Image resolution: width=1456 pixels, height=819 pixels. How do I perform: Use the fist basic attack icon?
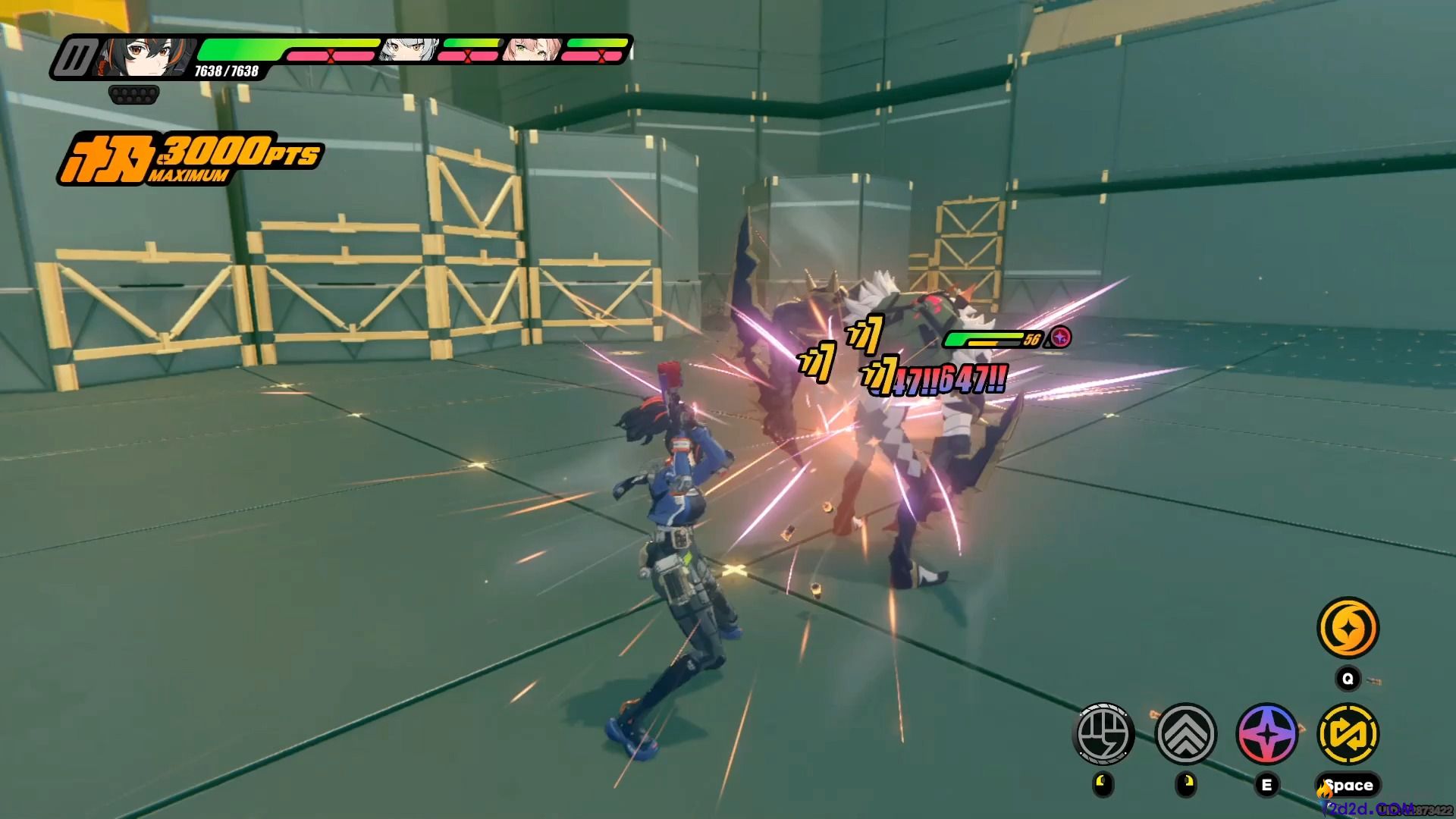(1104, 733)
